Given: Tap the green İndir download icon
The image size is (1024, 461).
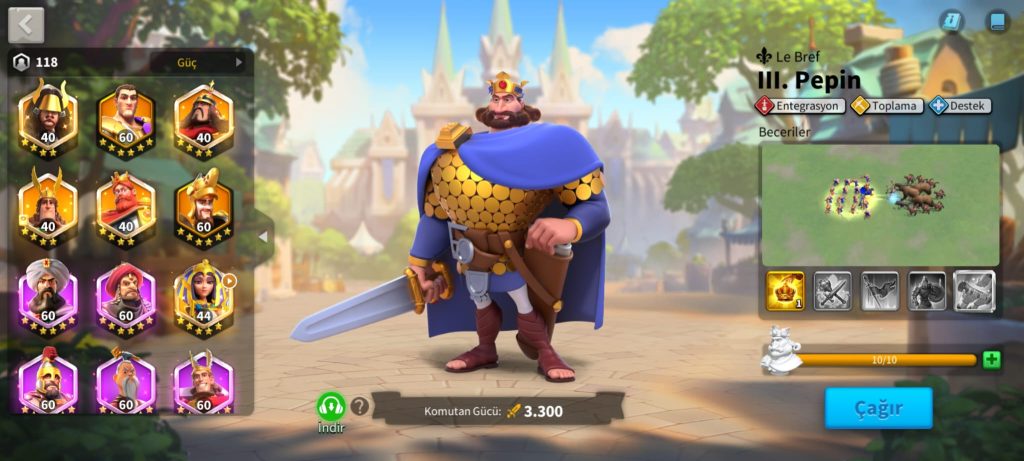Looking at the screenshot, I should pos(331,407).
